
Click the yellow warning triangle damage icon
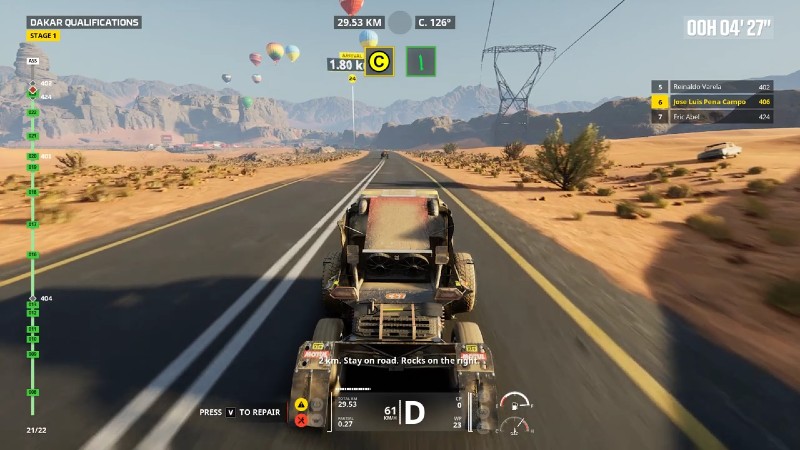point(299,404)
